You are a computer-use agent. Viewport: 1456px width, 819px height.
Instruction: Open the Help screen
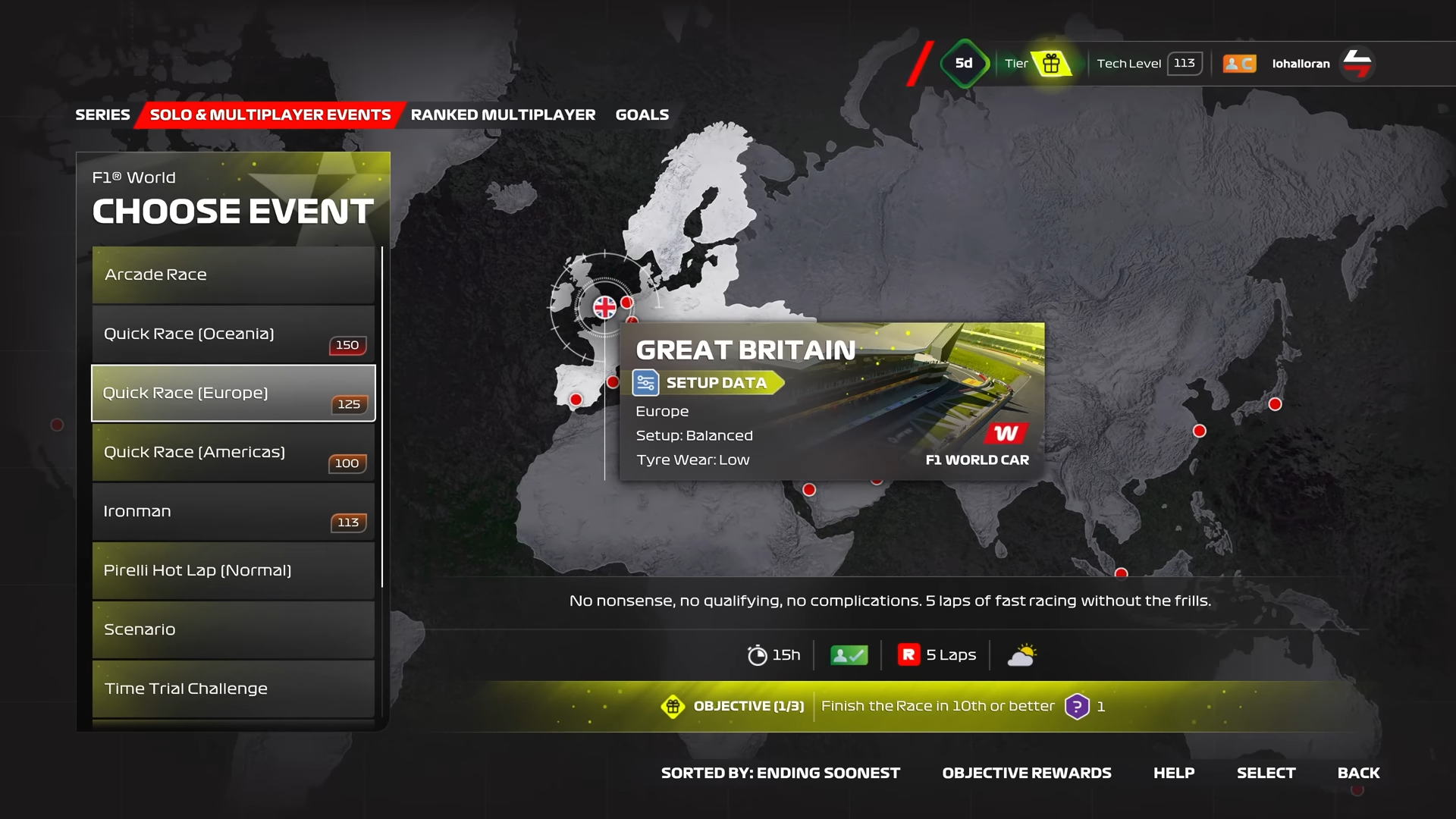tap(1174, 773)
